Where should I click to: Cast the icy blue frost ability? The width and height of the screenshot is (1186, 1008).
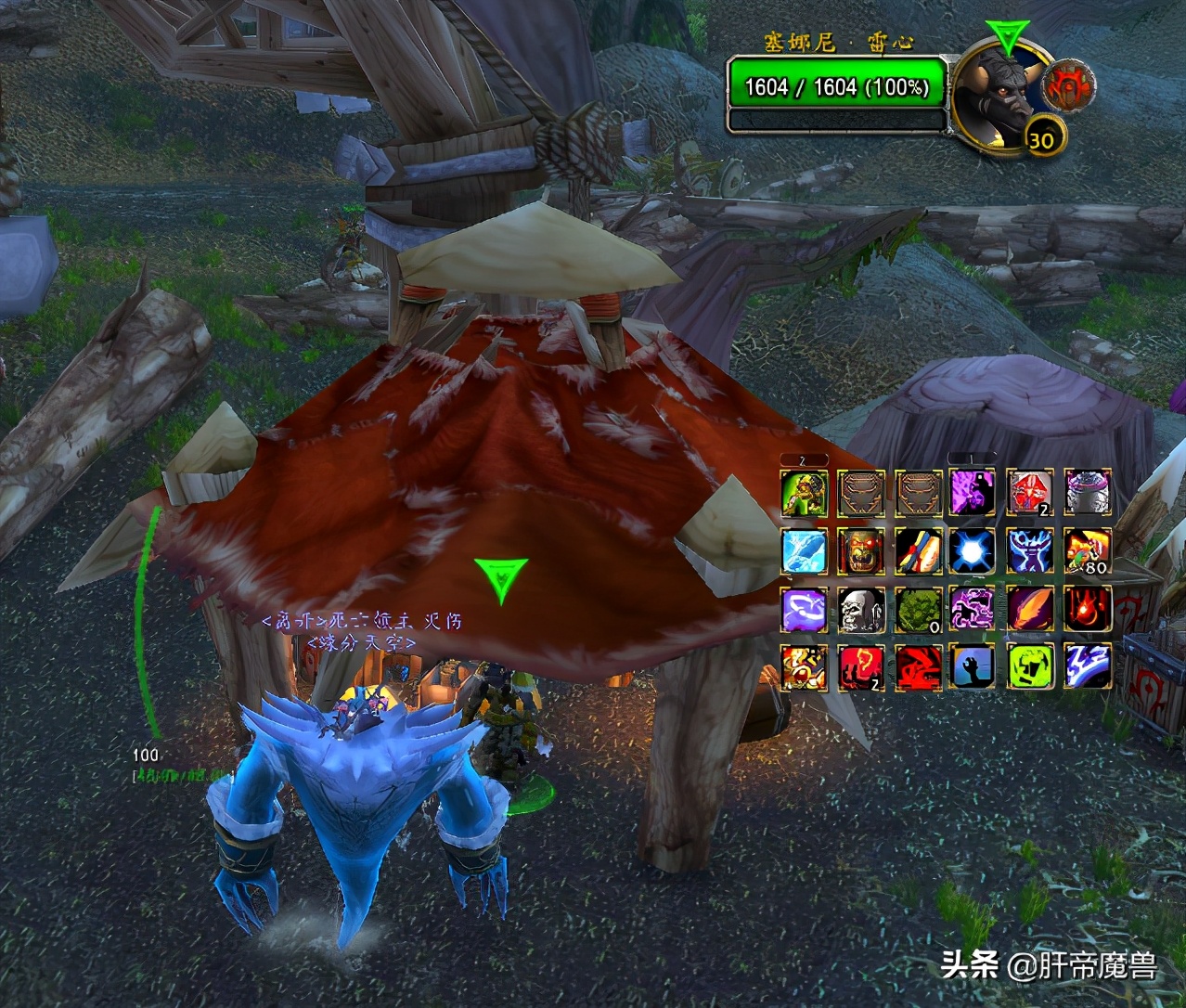tap(804, 550)
